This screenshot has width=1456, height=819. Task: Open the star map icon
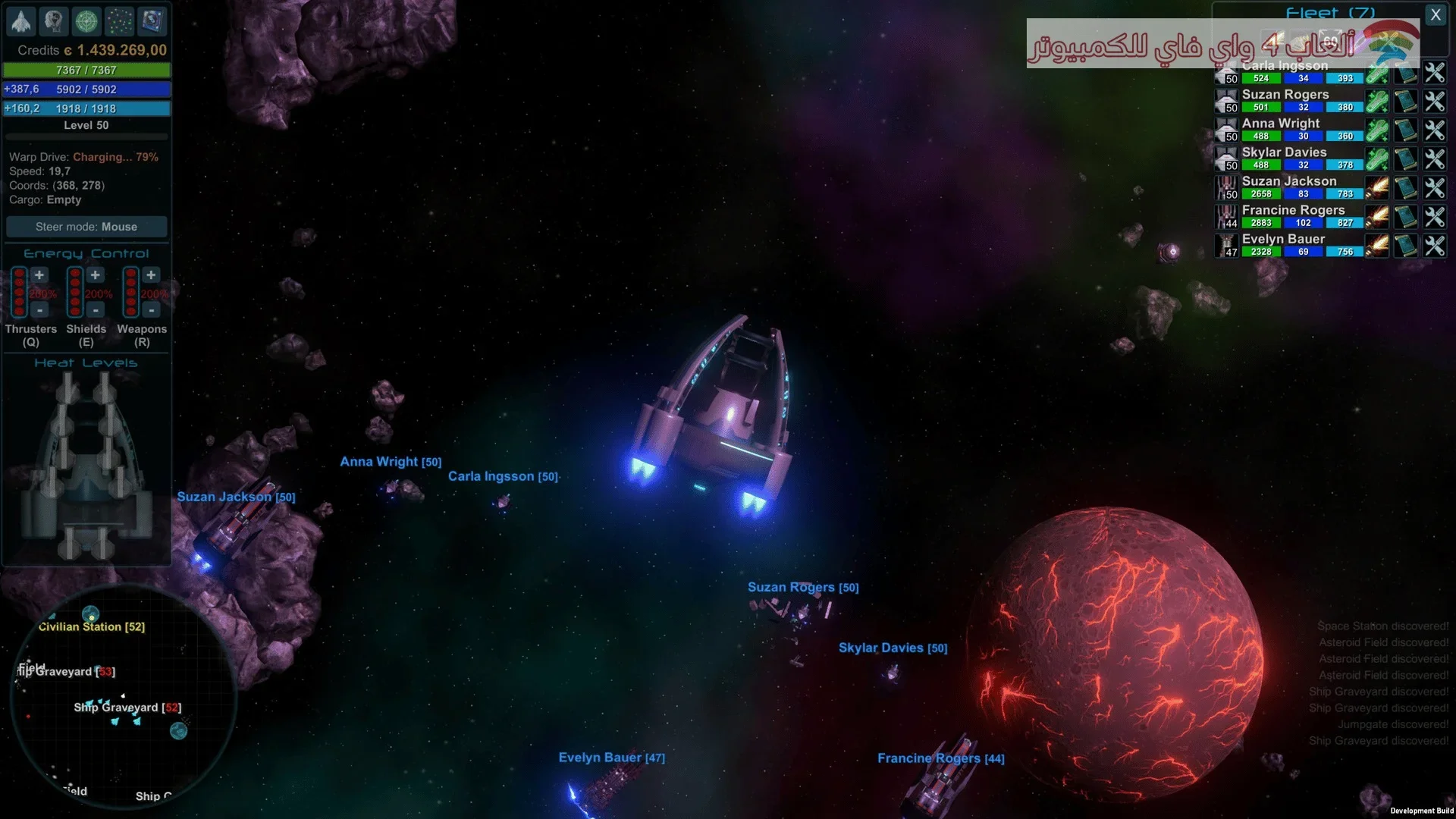pyautogui.click(x=119, y=21)
